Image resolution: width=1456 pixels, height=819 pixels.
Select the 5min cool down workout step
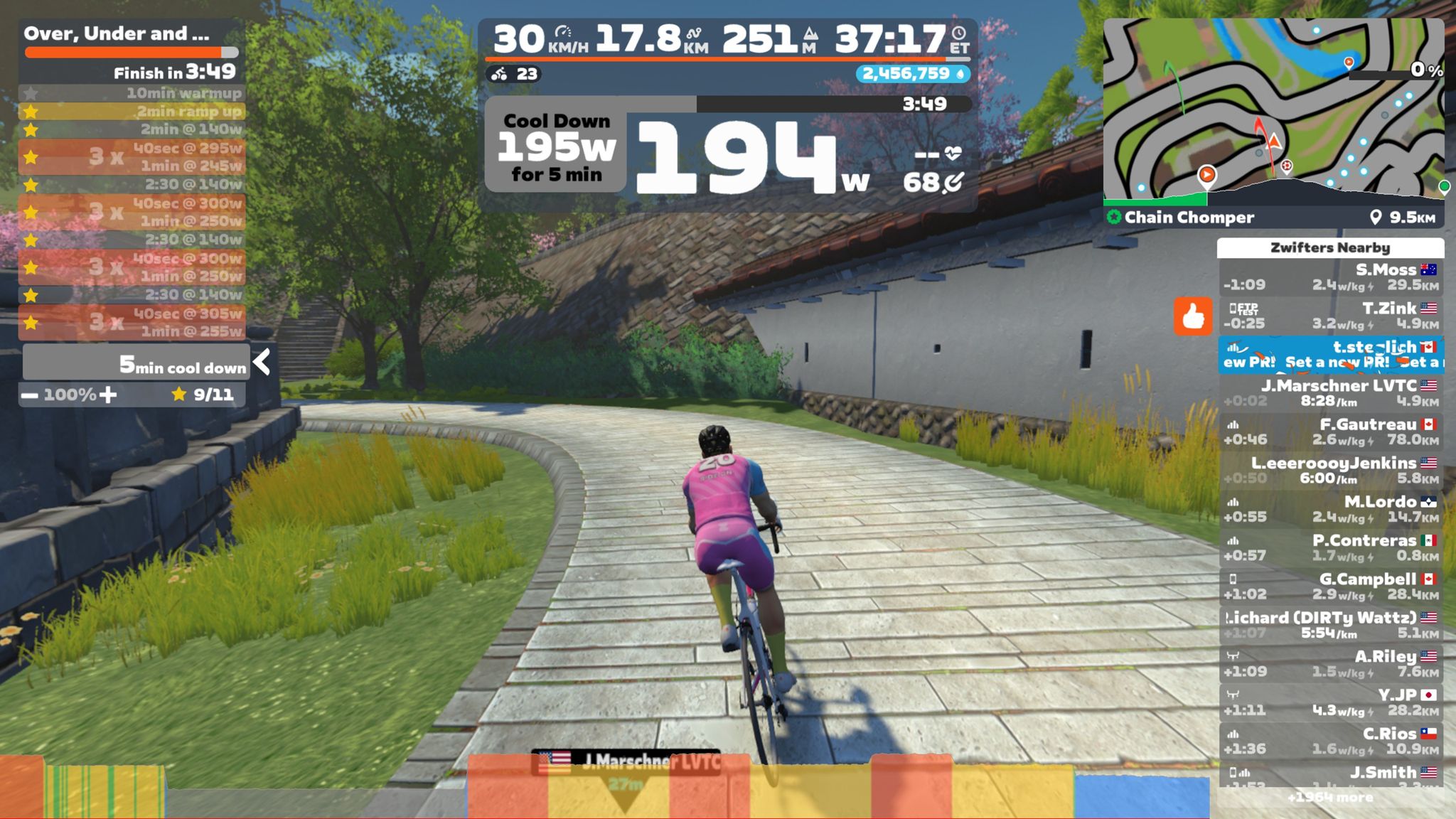click(x=135, y=365)
